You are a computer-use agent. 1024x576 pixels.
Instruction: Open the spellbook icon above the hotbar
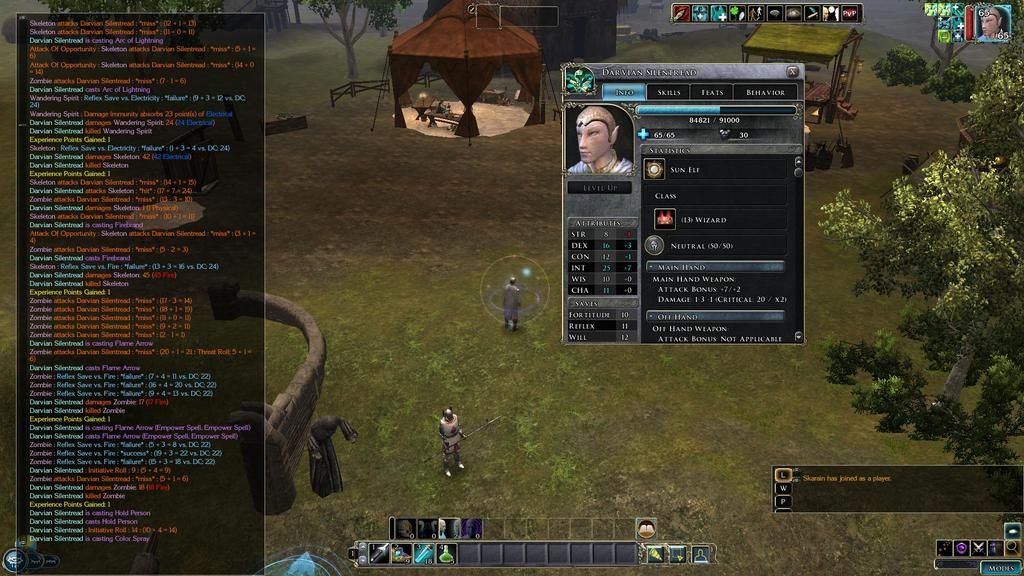coord(646,529)
